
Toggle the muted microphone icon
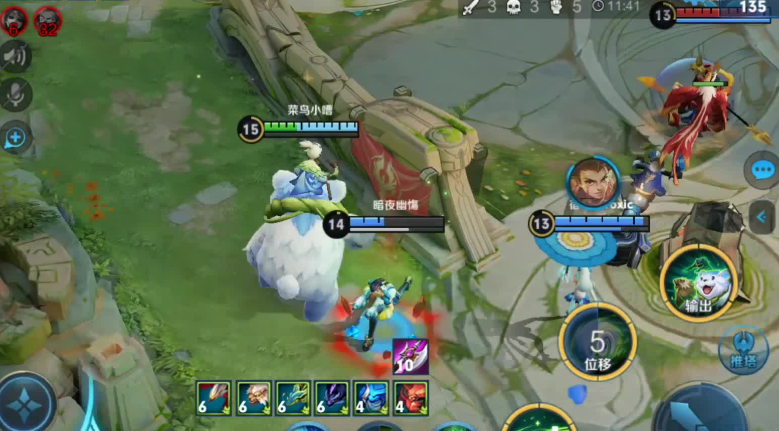tap(16, 95)
